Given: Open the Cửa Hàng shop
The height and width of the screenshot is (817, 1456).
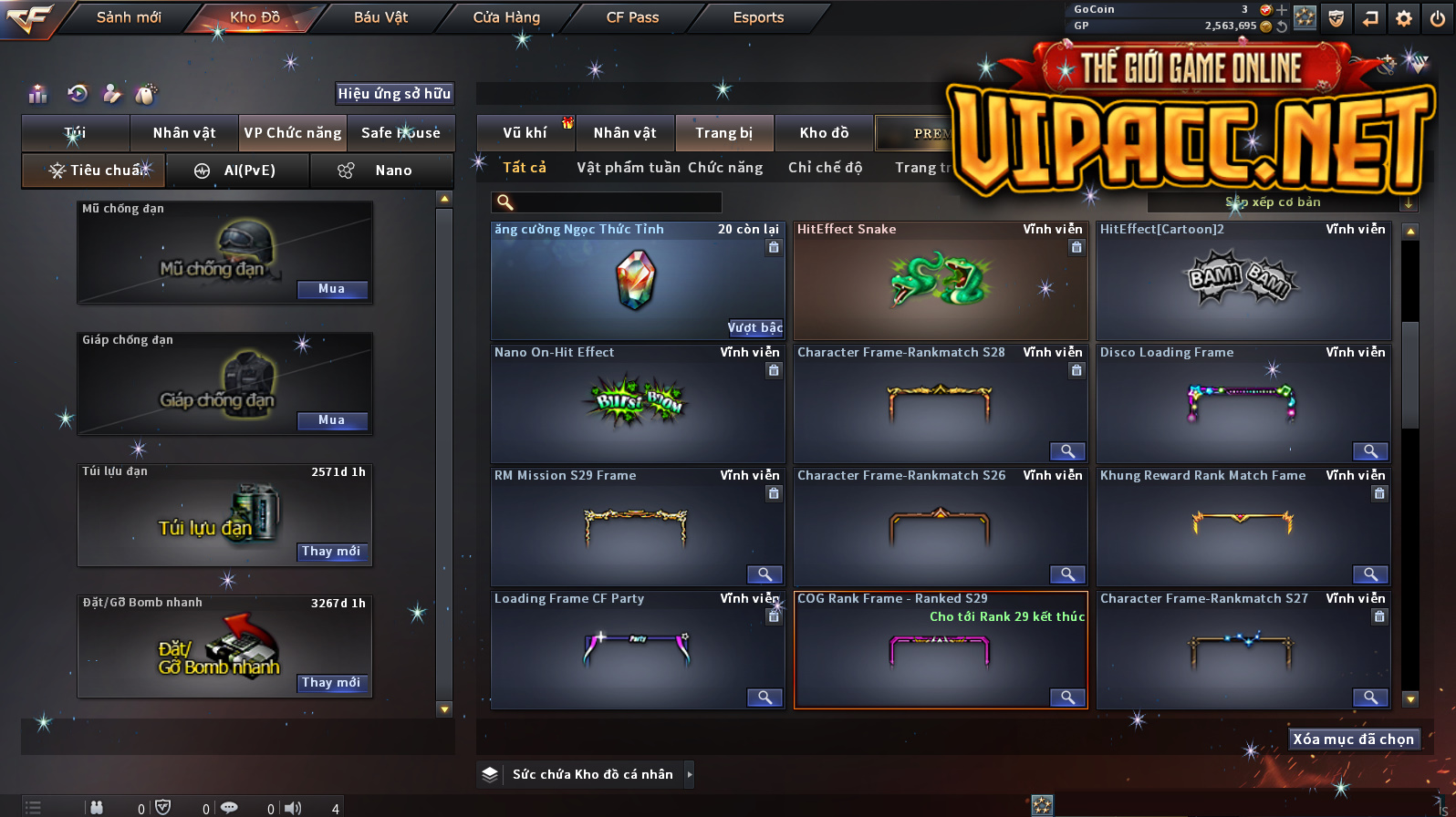Looking at the screenshot, I should (x=506, y=17).
